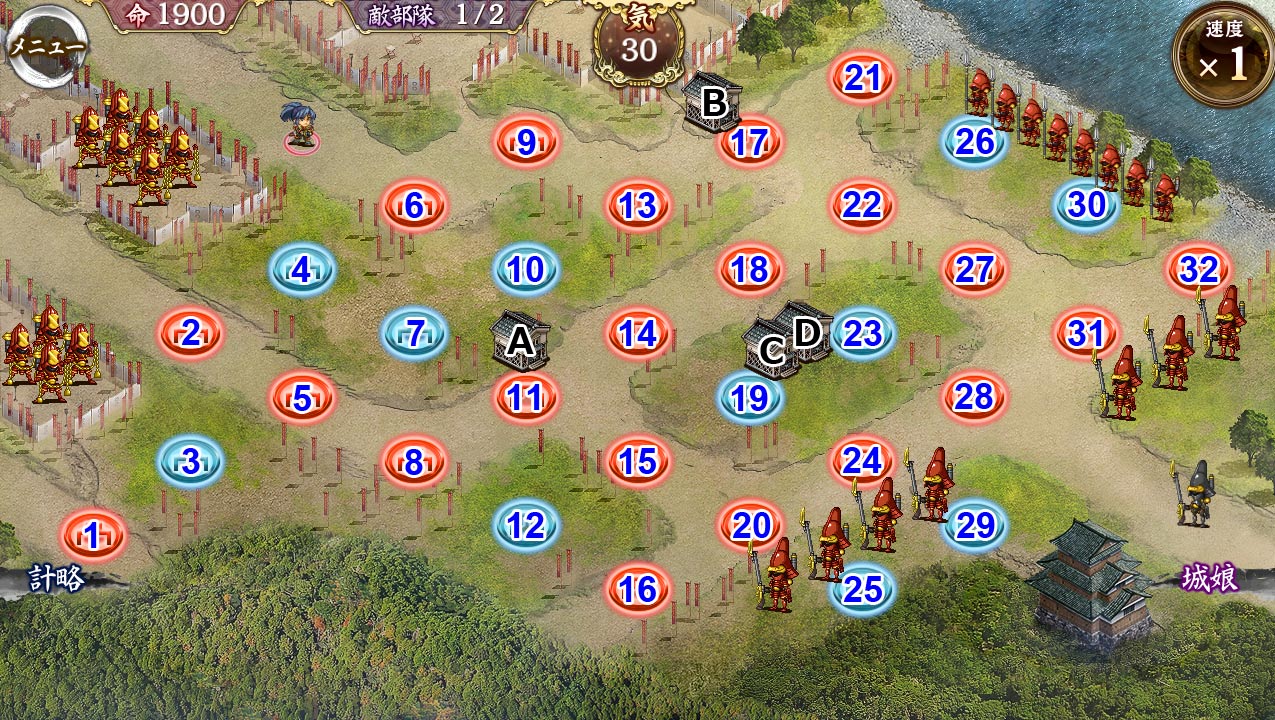This screenshot has width=1275, height=720.
Task: Pick red placement tile 16
Action: (638, 589)
